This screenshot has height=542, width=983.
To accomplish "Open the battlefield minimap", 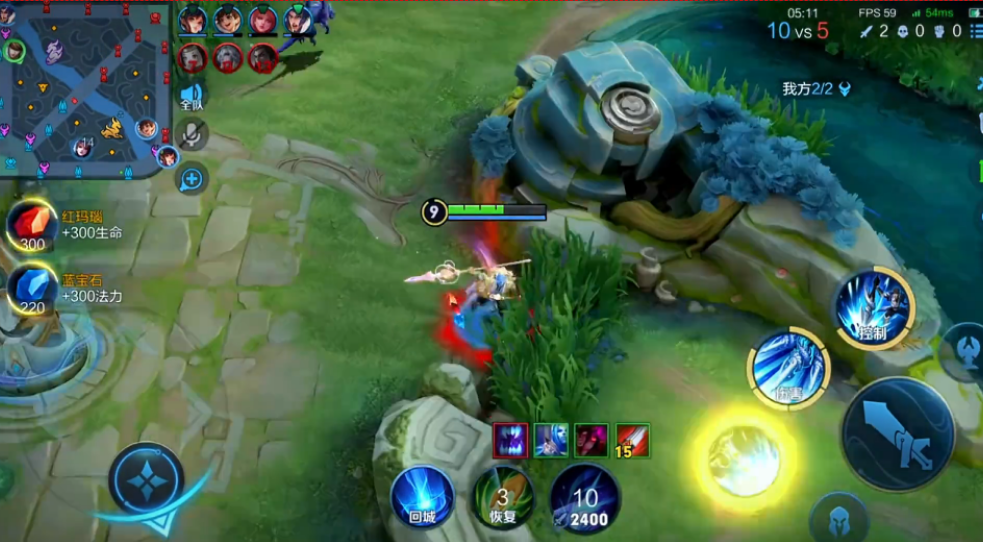I will (x=85, y=90).
